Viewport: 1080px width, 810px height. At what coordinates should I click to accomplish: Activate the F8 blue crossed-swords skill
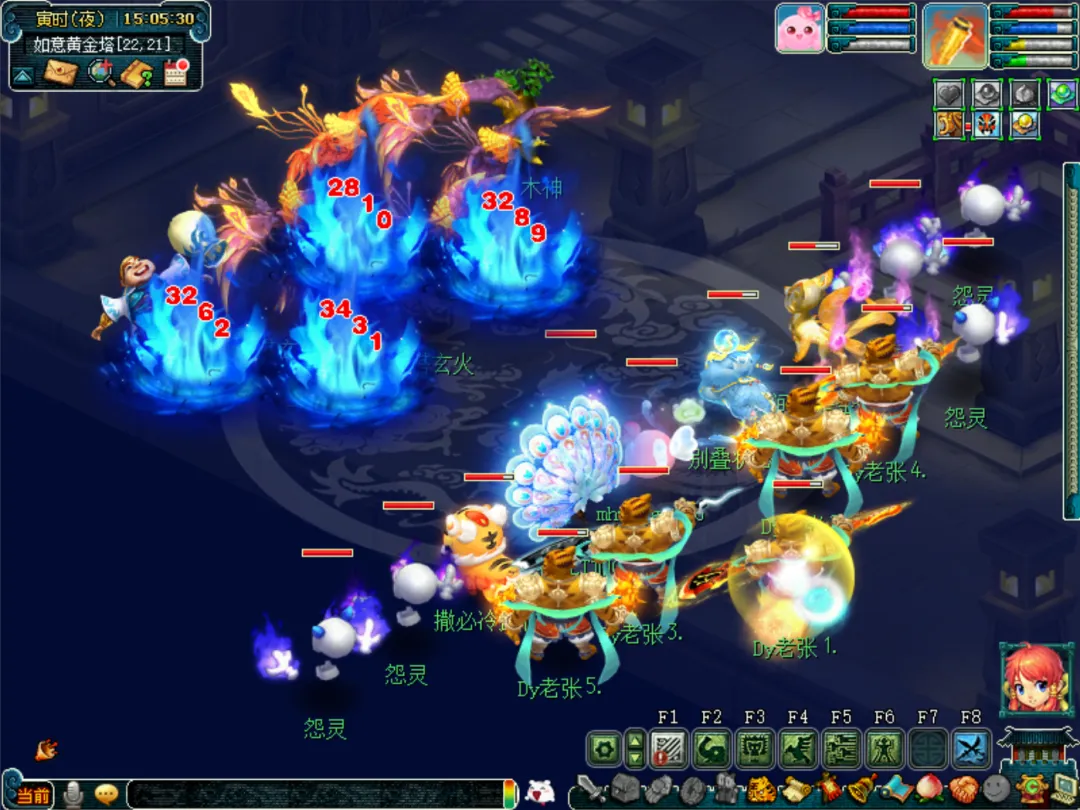[x=971, y=748]
